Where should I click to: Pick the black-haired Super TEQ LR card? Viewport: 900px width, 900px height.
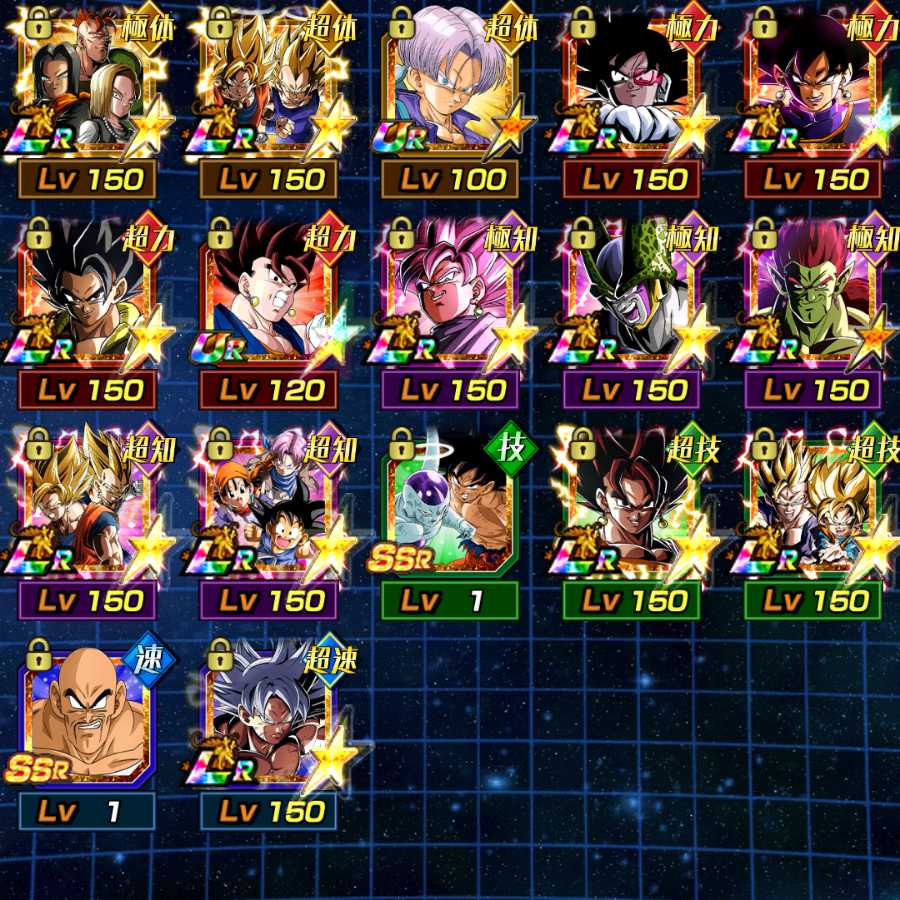coord(632,510)
